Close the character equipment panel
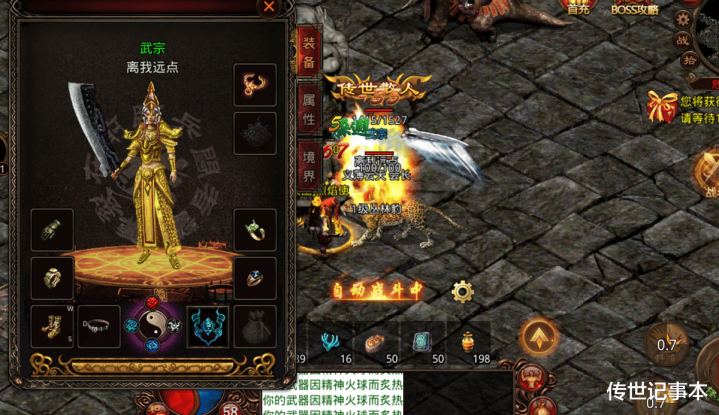 pyautogui.click(x=268, y=7)
